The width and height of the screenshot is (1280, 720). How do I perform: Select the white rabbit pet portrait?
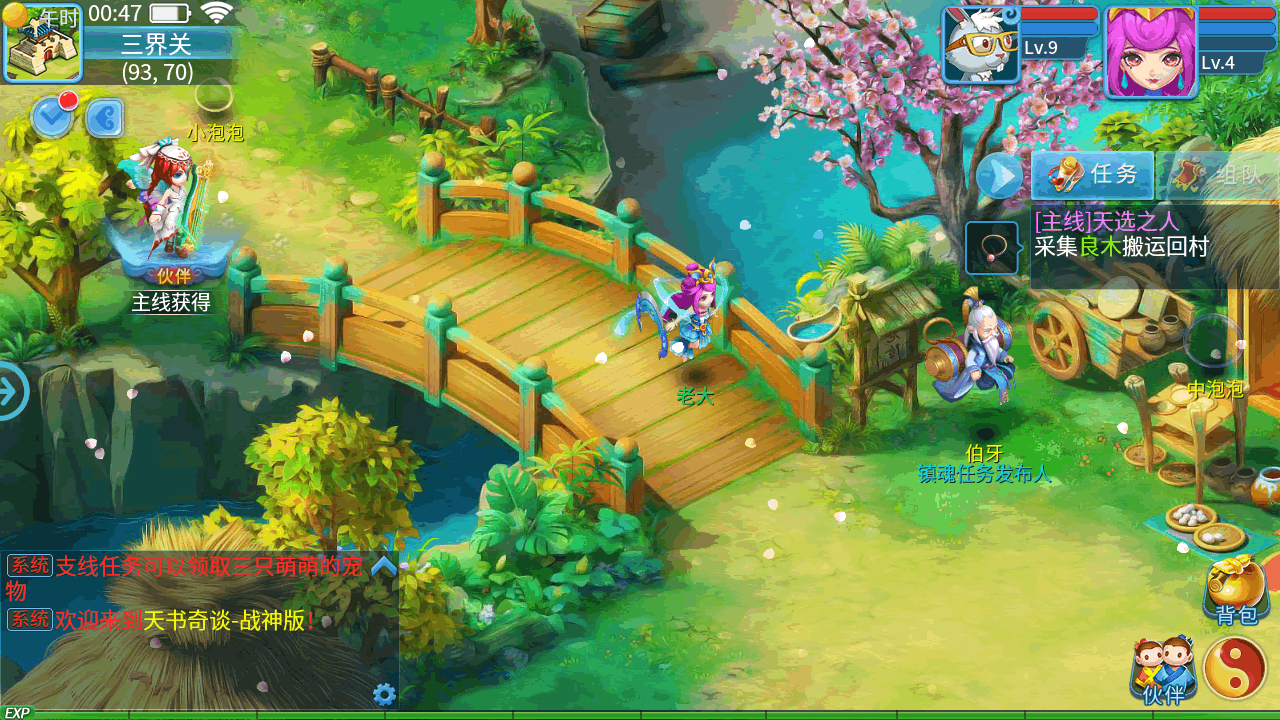click(980, 45)
